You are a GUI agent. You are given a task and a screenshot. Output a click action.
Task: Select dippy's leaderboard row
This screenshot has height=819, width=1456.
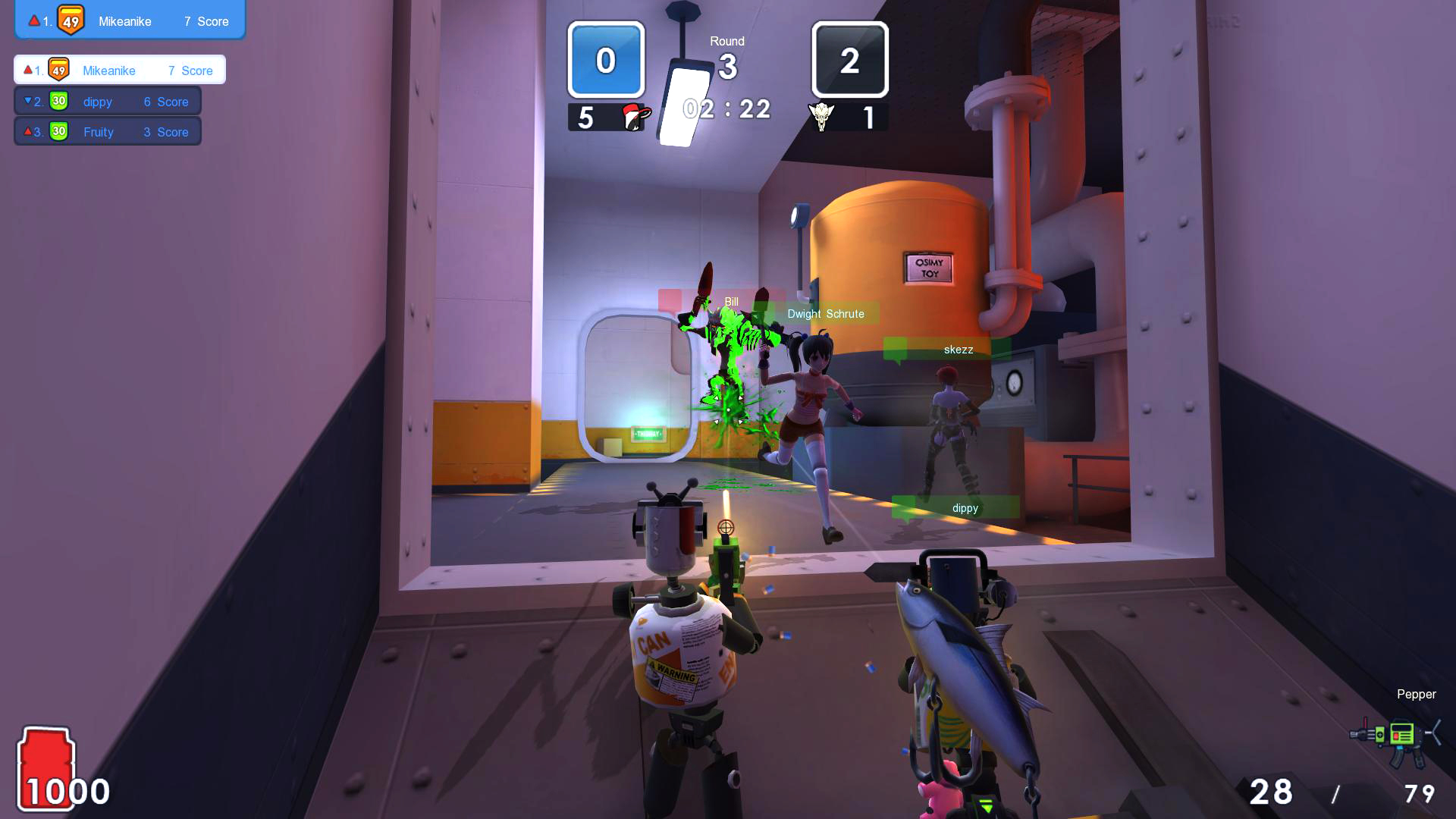tap(108, 102)
